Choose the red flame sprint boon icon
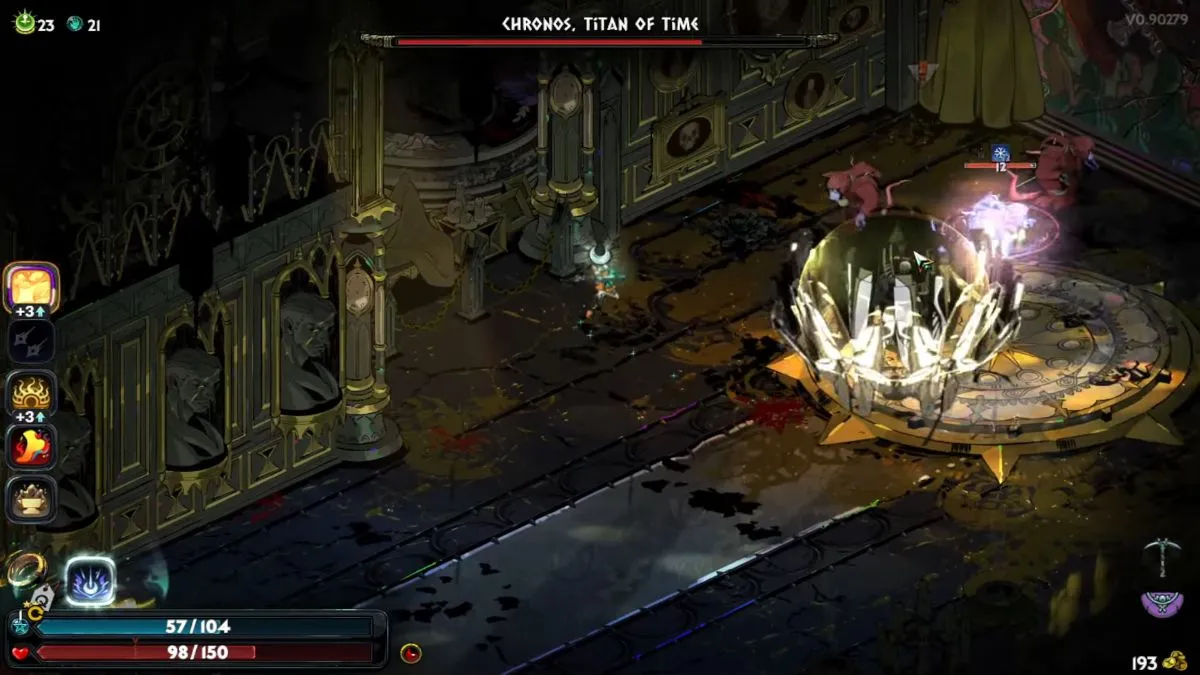Image resolution: width=1200 pixels, height=675 pixels. [32, 446]
